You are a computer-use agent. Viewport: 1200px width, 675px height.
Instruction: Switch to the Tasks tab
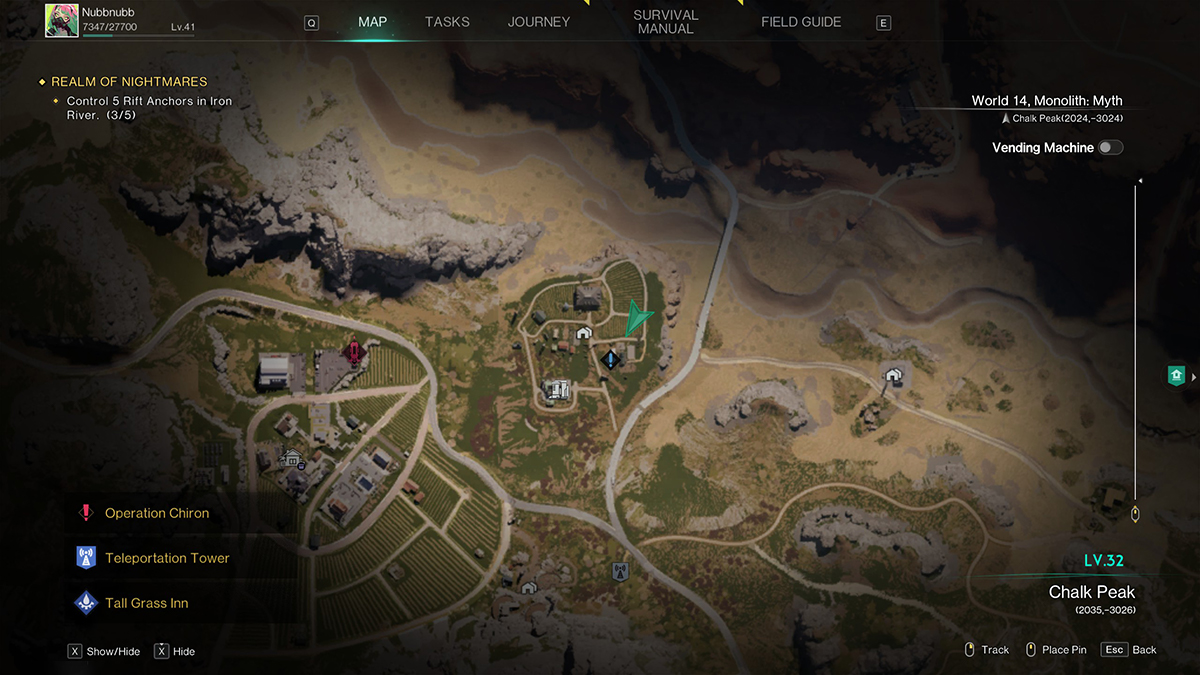447,22
